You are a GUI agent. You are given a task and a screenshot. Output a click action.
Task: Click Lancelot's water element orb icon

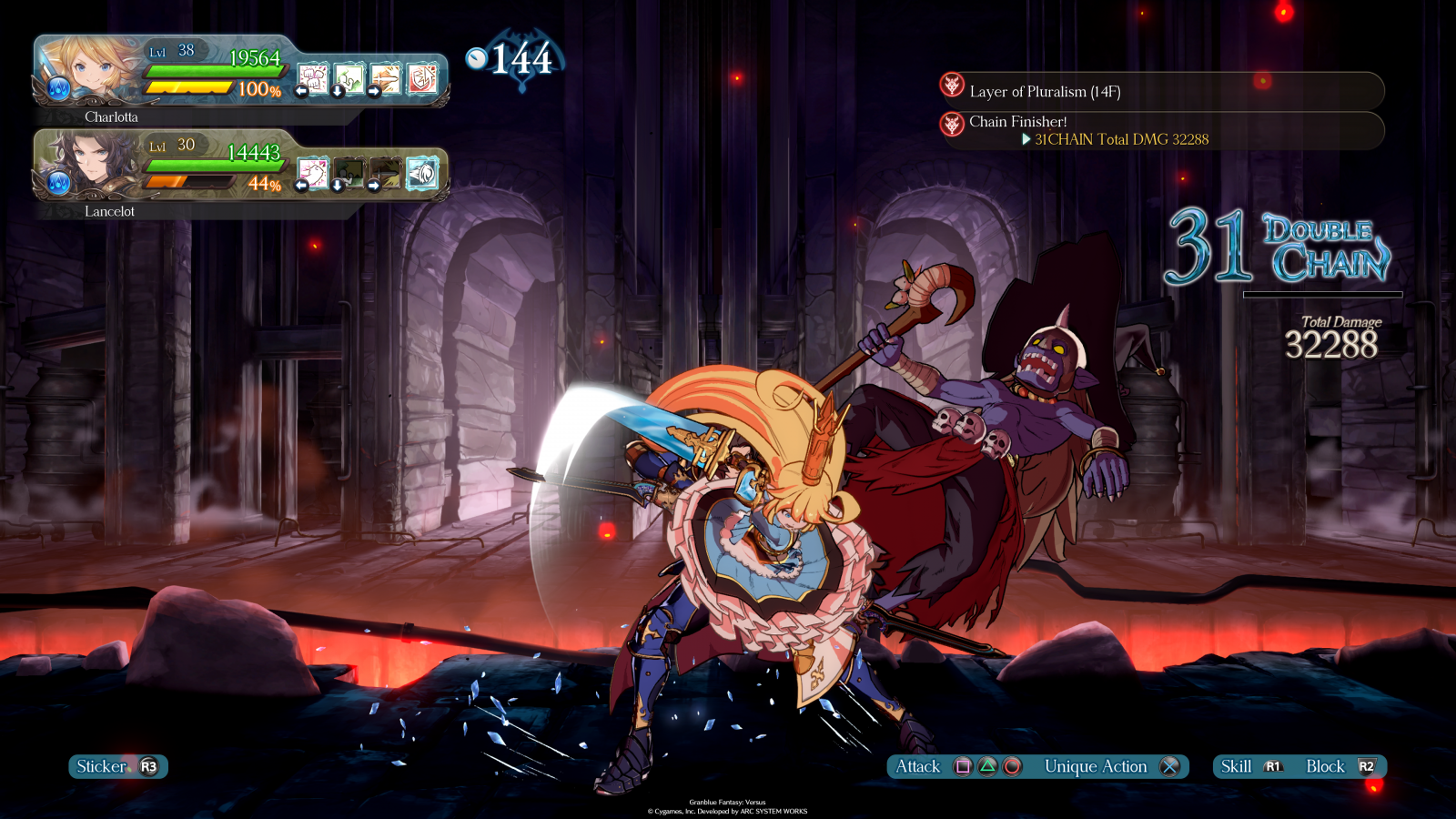(58, 183)
